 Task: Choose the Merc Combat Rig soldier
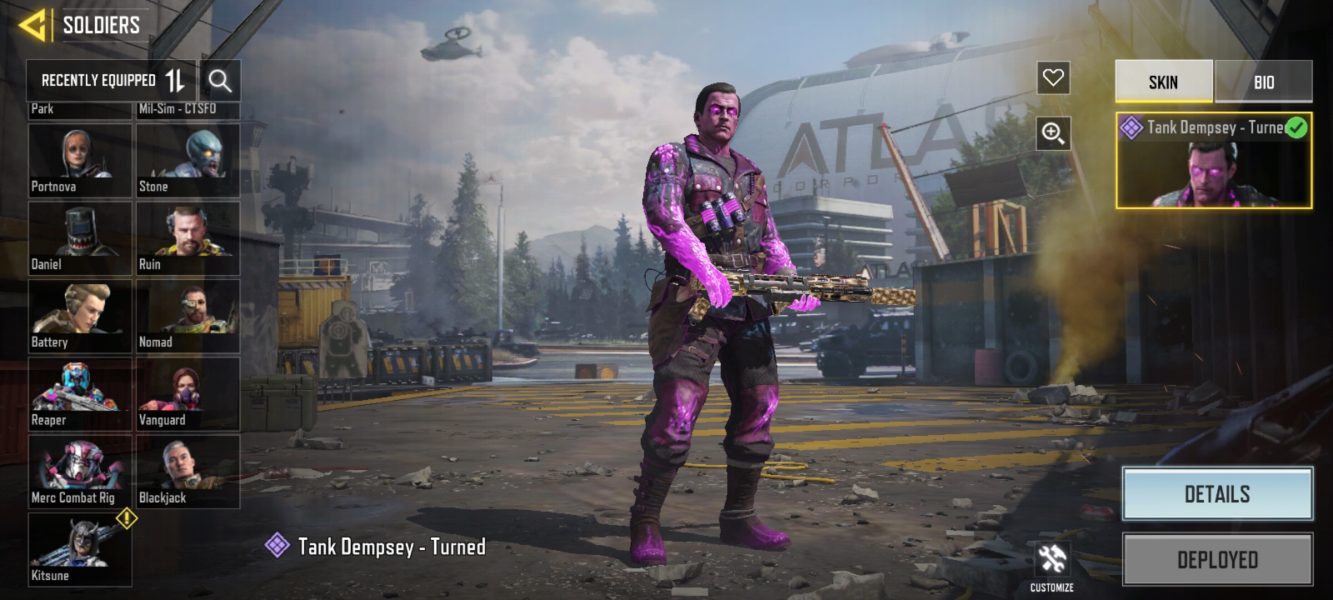80,471
